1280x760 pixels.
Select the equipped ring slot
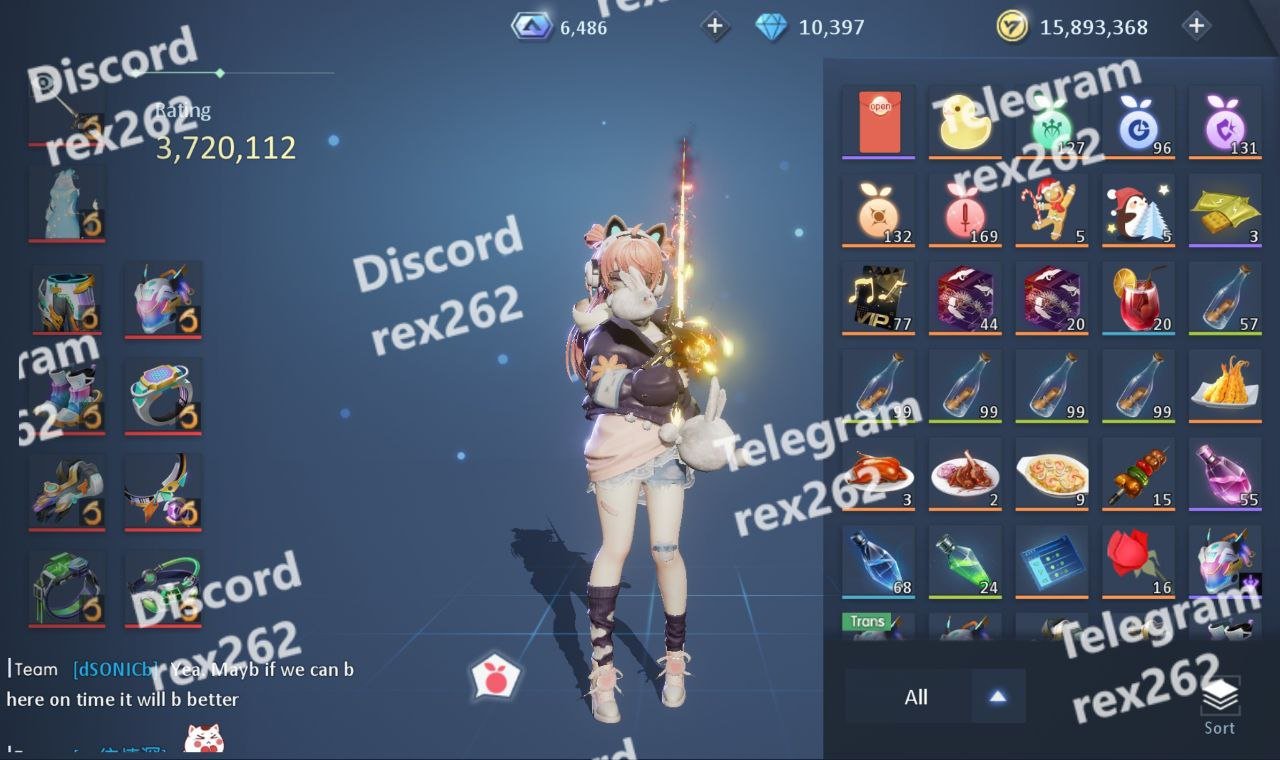click(x=163, y=395)
